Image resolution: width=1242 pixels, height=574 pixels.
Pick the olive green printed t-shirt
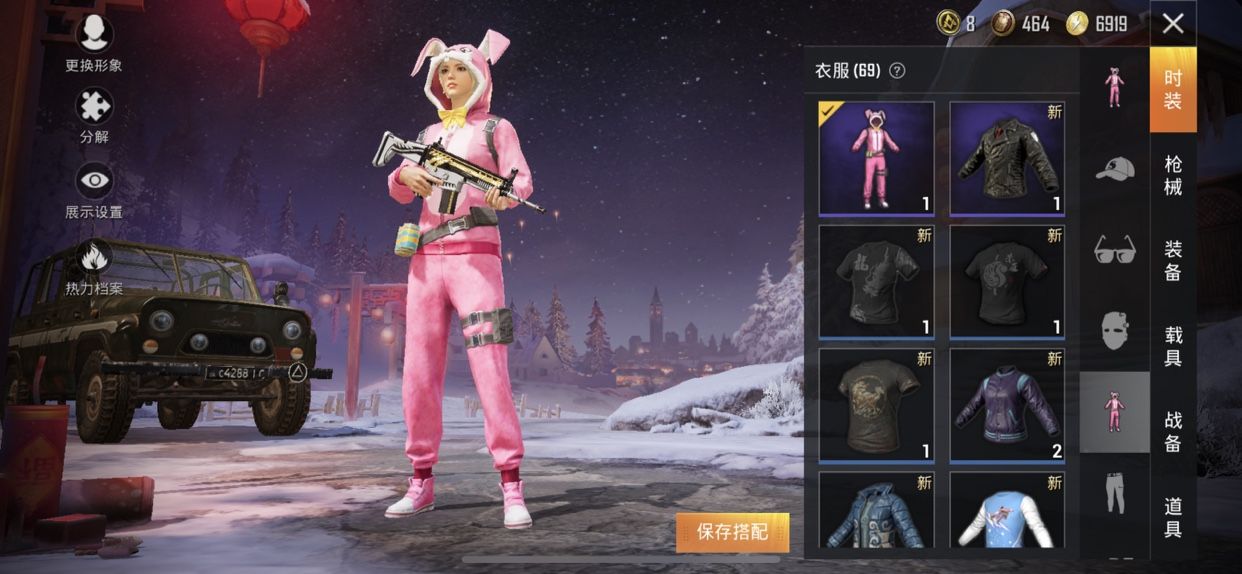876,405
